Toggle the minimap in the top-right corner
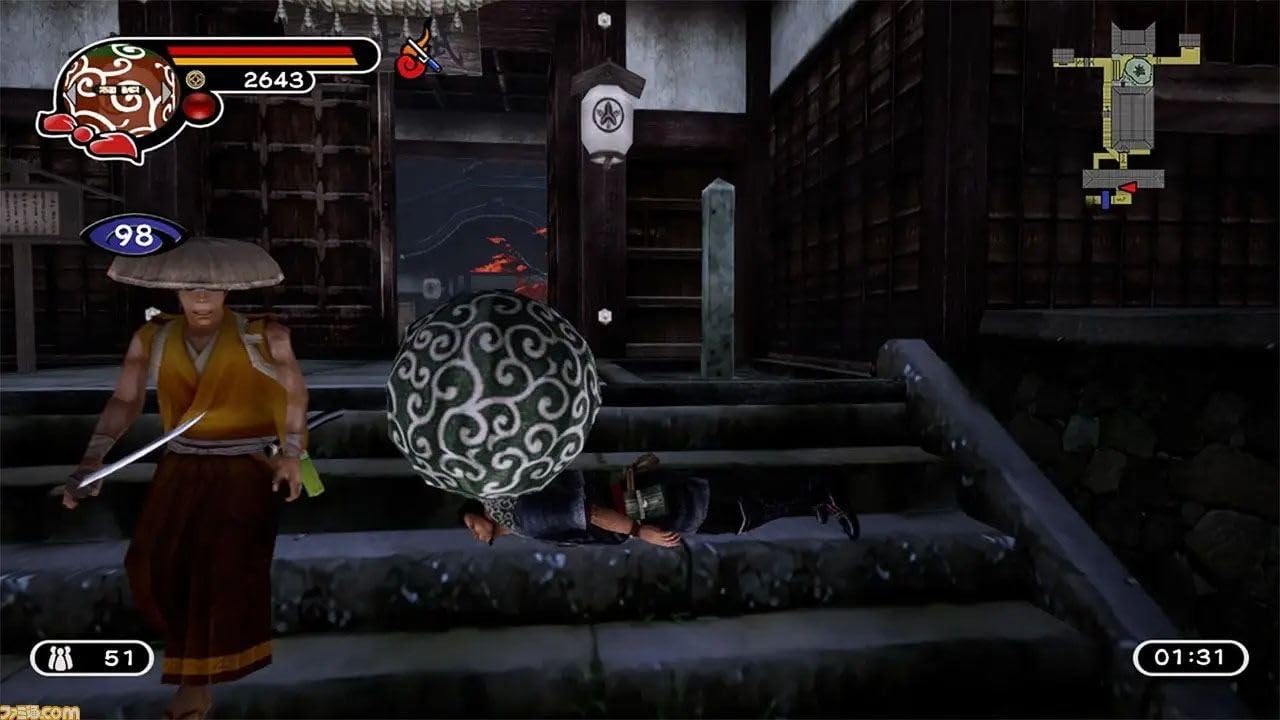The height and width of the screenshot is (720, 1280). (x=1130, y=110)
